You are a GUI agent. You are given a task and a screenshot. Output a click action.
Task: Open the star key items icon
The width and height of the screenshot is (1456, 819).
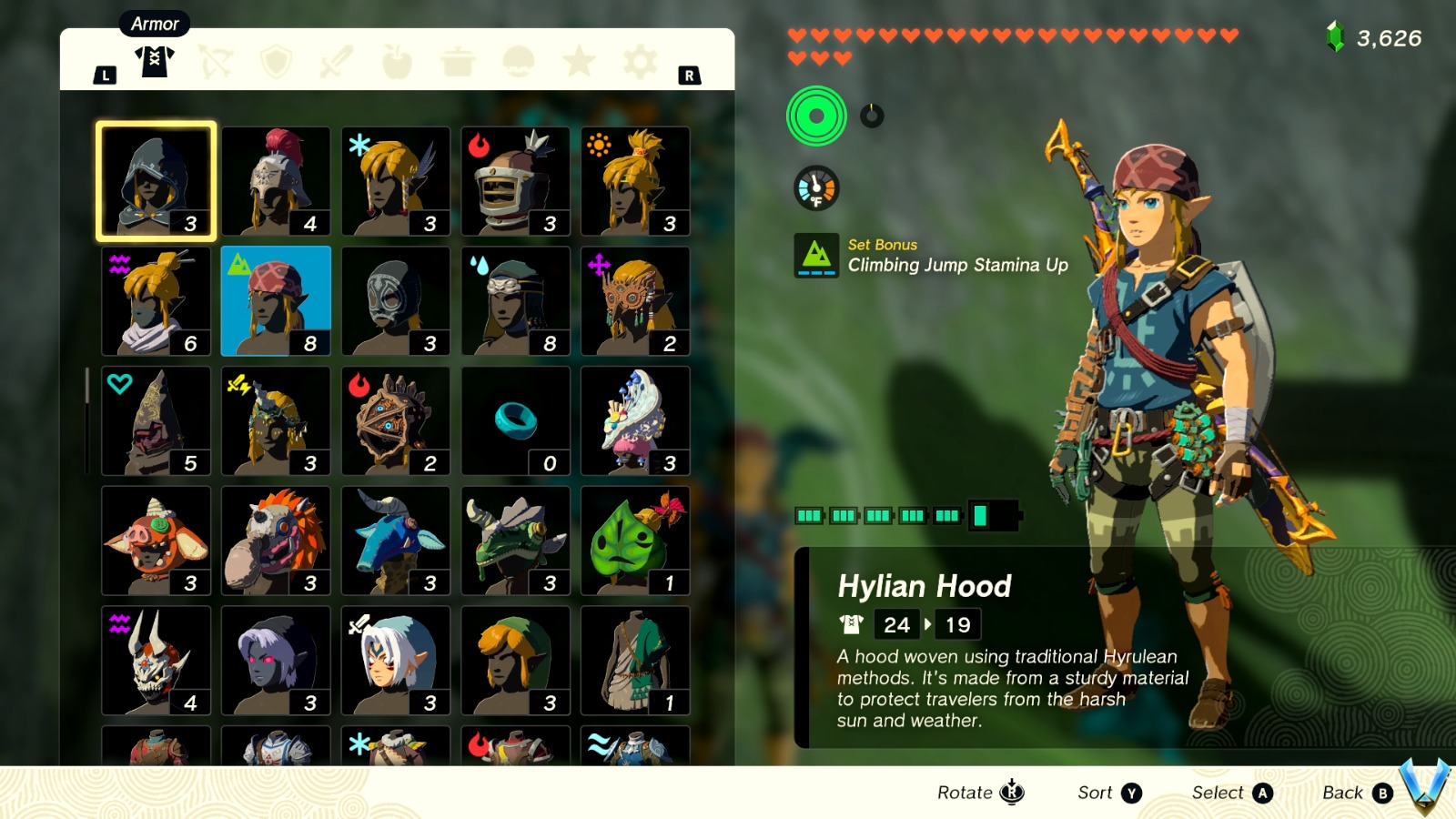(x=579, y=60)
